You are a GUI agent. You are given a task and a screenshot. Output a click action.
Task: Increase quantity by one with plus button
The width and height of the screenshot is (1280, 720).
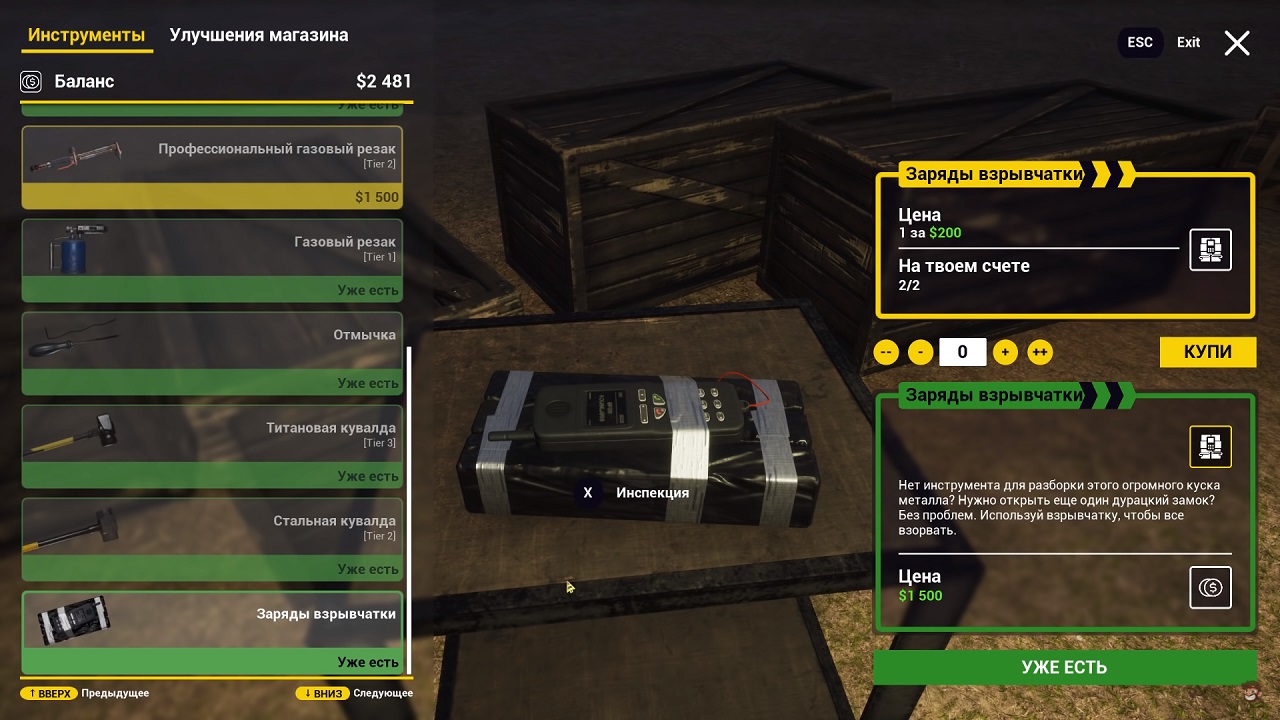click(1006, 352)
